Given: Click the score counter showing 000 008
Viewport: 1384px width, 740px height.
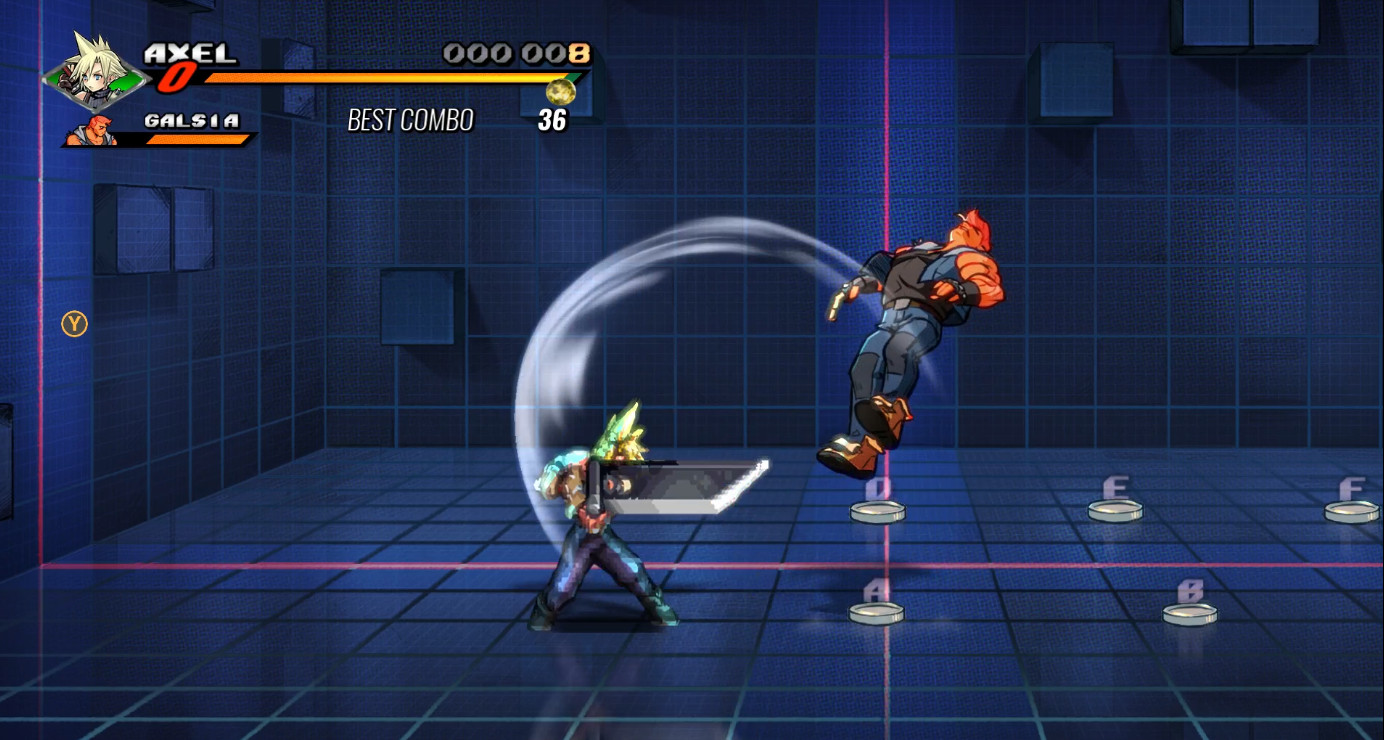Looking at the screenshot, I should [516, 55].
